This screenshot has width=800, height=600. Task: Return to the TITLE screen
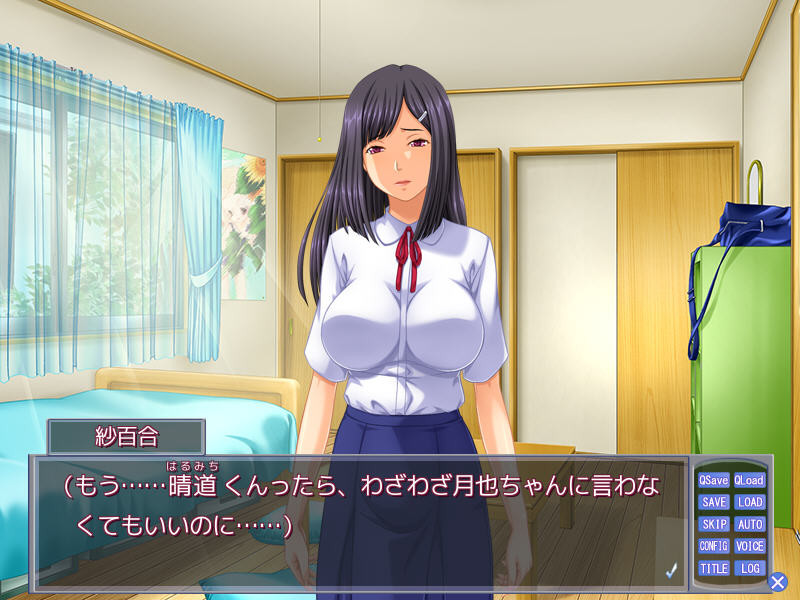714,568
